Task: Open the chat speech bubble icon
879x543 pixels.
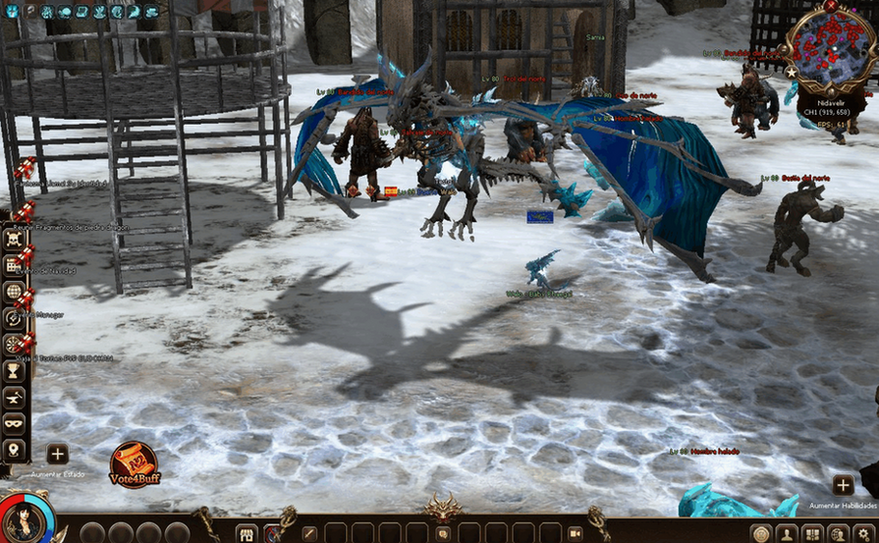Action: pos(443,533)
